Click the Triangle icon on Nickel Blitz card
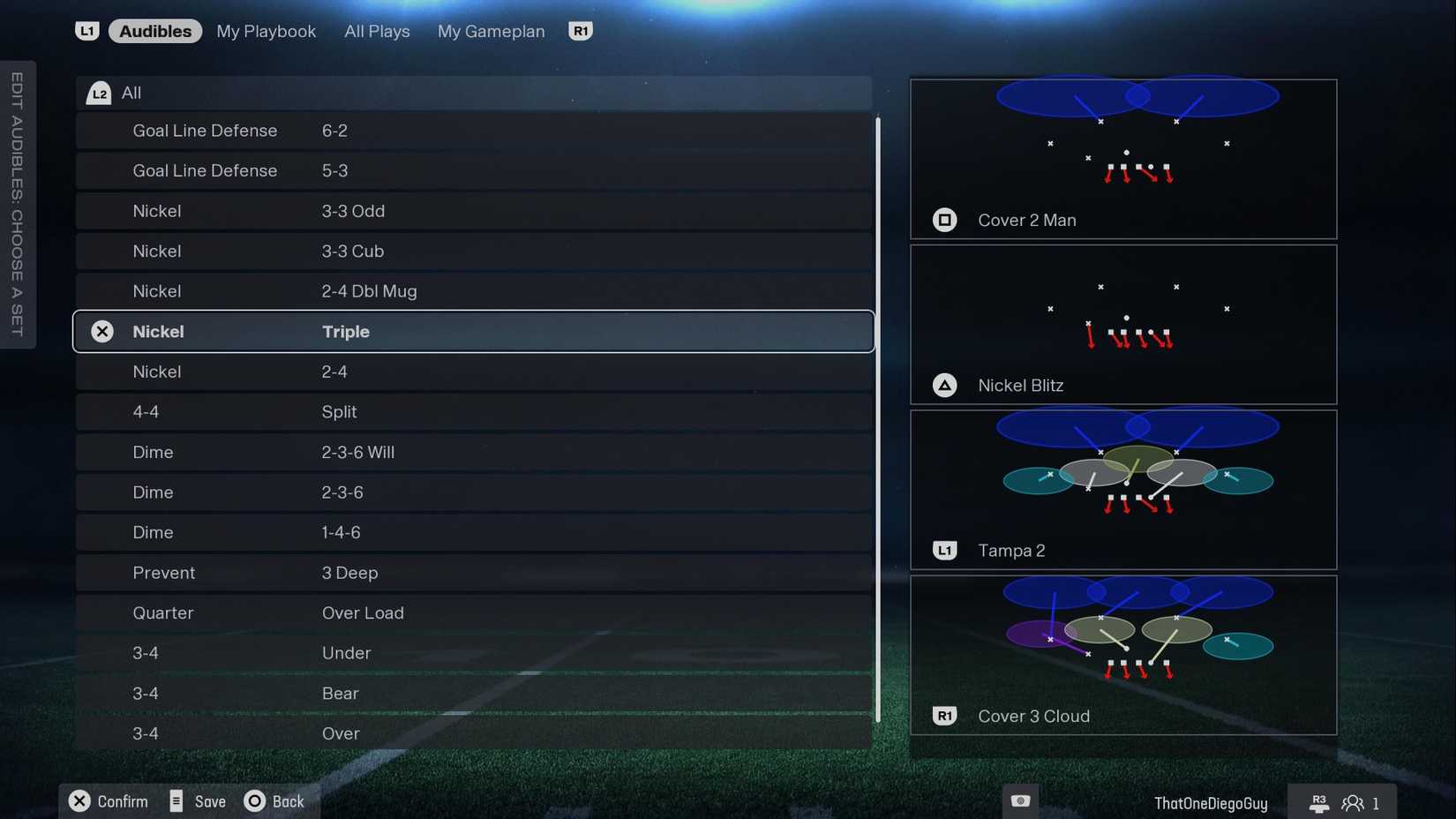This screenshot has height=819, width=1456. point(945,385)
